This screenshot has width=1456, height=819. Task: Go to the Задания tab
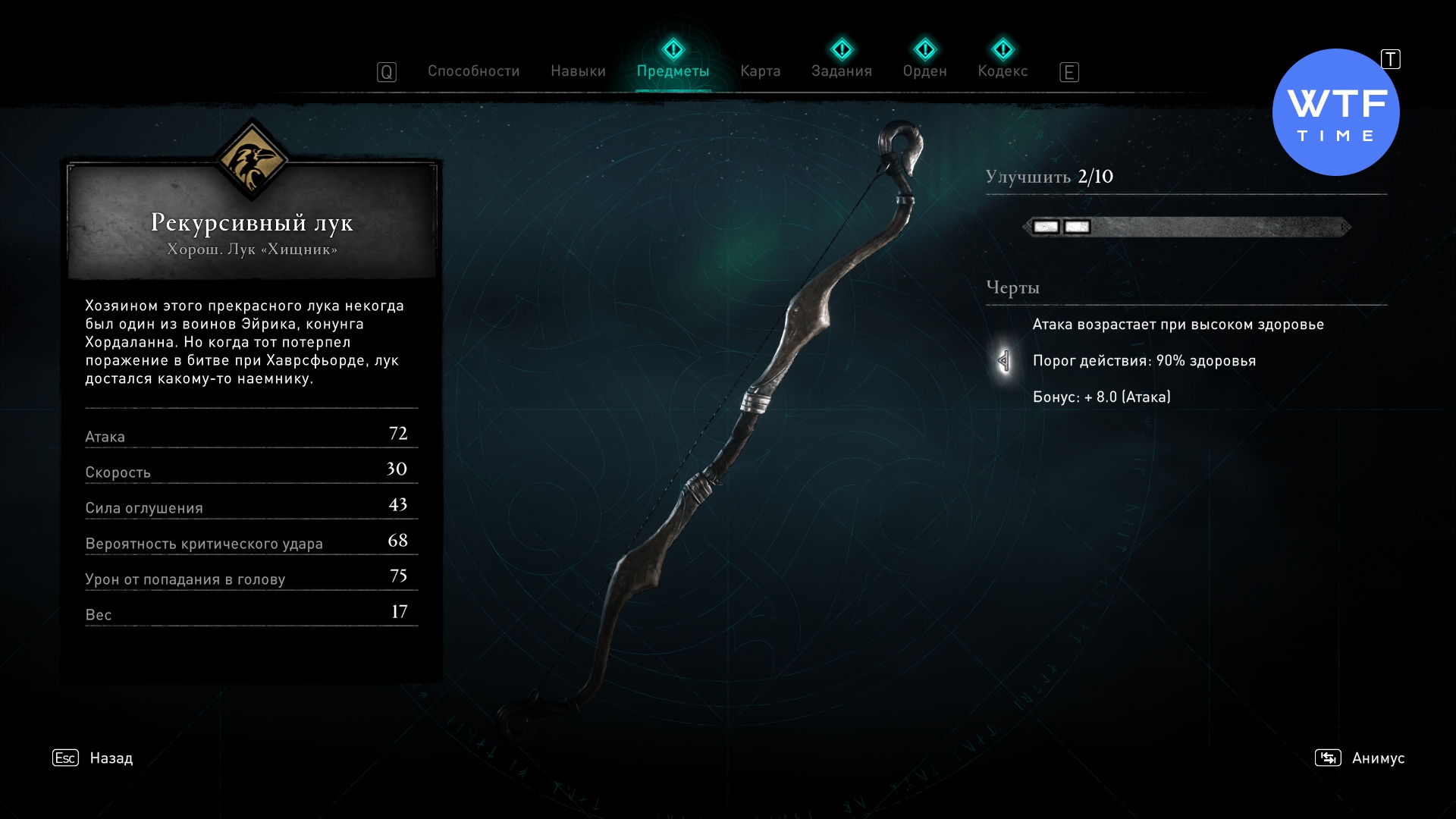click(841, 71)
